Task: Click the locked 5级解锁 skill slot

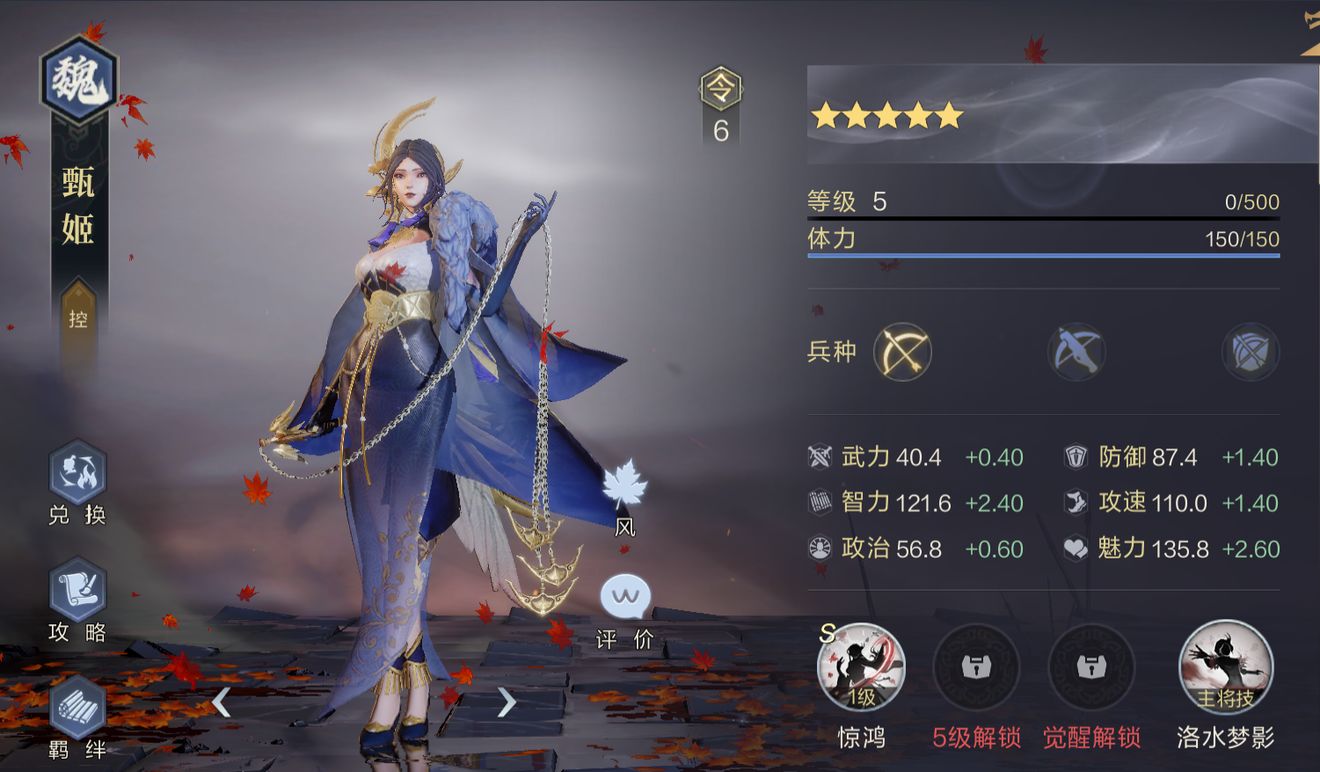Action: [x=976, y=667]
